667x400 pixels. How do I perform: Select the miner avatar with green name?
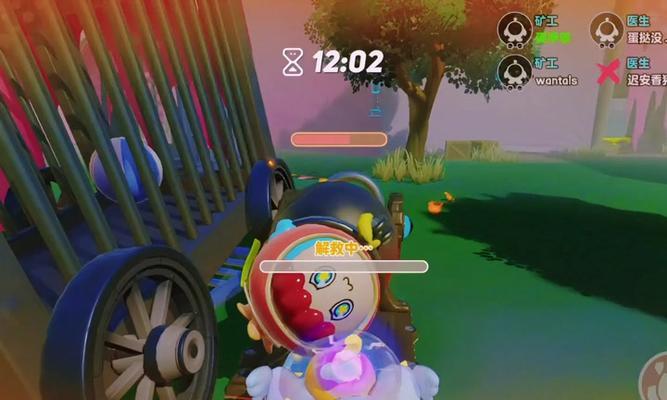(515, 29)
